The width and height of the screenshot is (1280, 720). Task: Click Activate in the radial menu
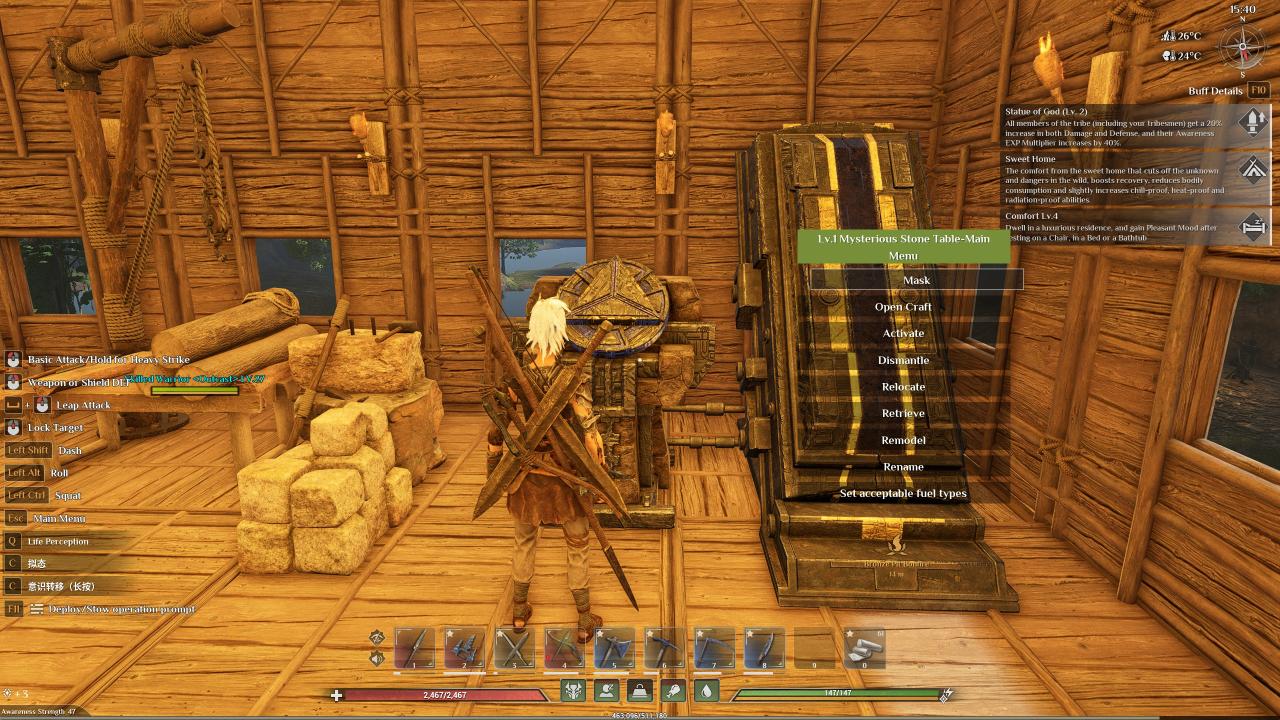(x=903, y=333)
